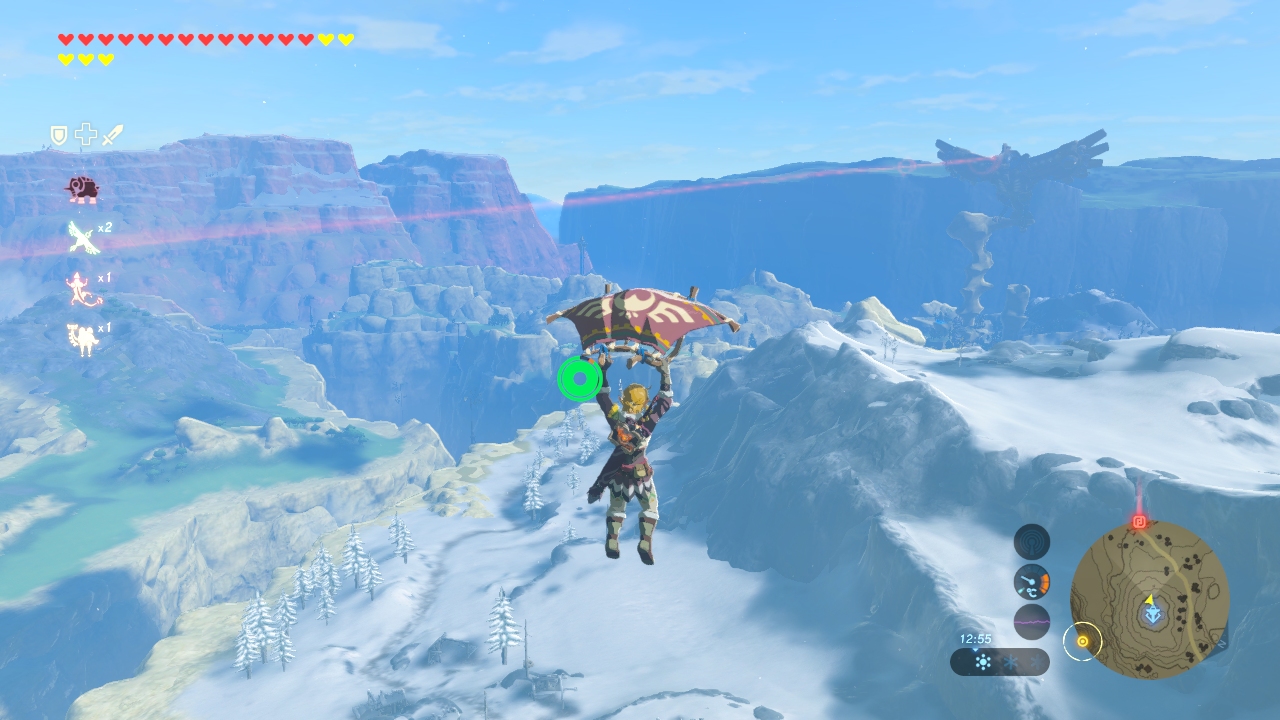Viewport: 1280px width, 720px height.
Task: Check the temperature gauge dial
Action: coord(1032,582)
